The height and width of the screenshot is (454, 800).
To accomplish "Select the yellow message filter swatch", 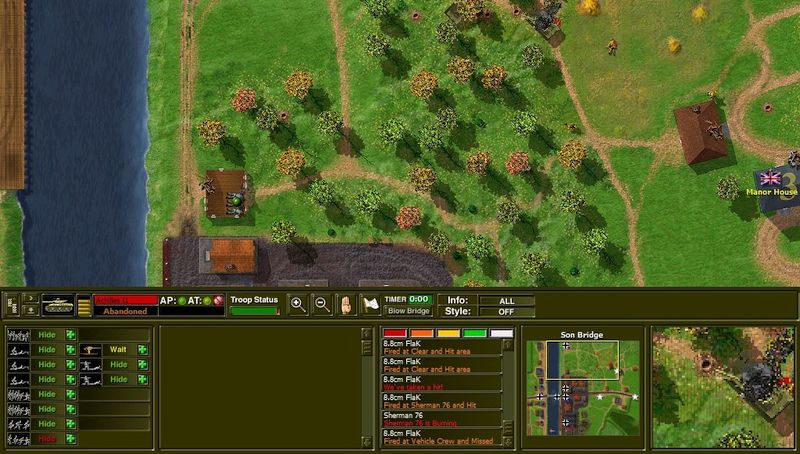I will click(448, 333).
